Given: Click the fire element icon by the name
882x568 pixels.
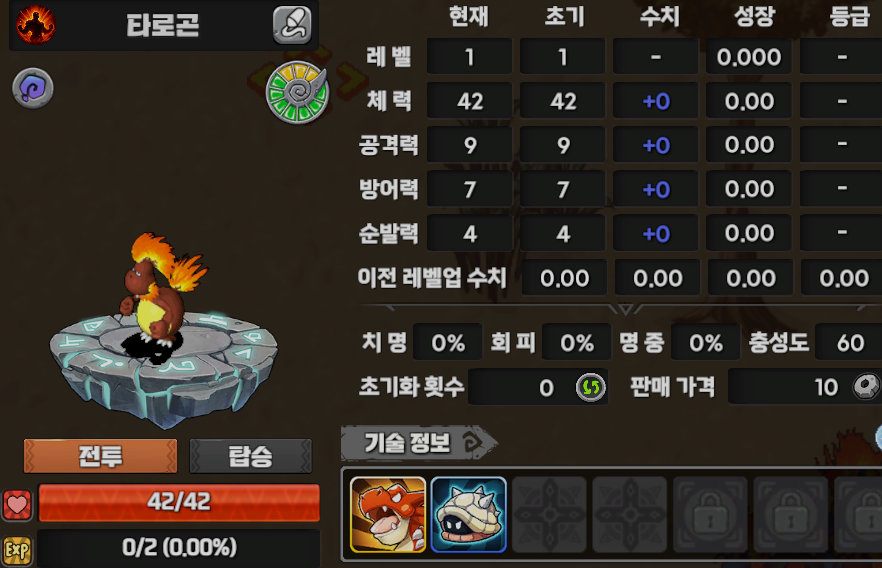Looking at the screenshot, I should tap(35, 24).
